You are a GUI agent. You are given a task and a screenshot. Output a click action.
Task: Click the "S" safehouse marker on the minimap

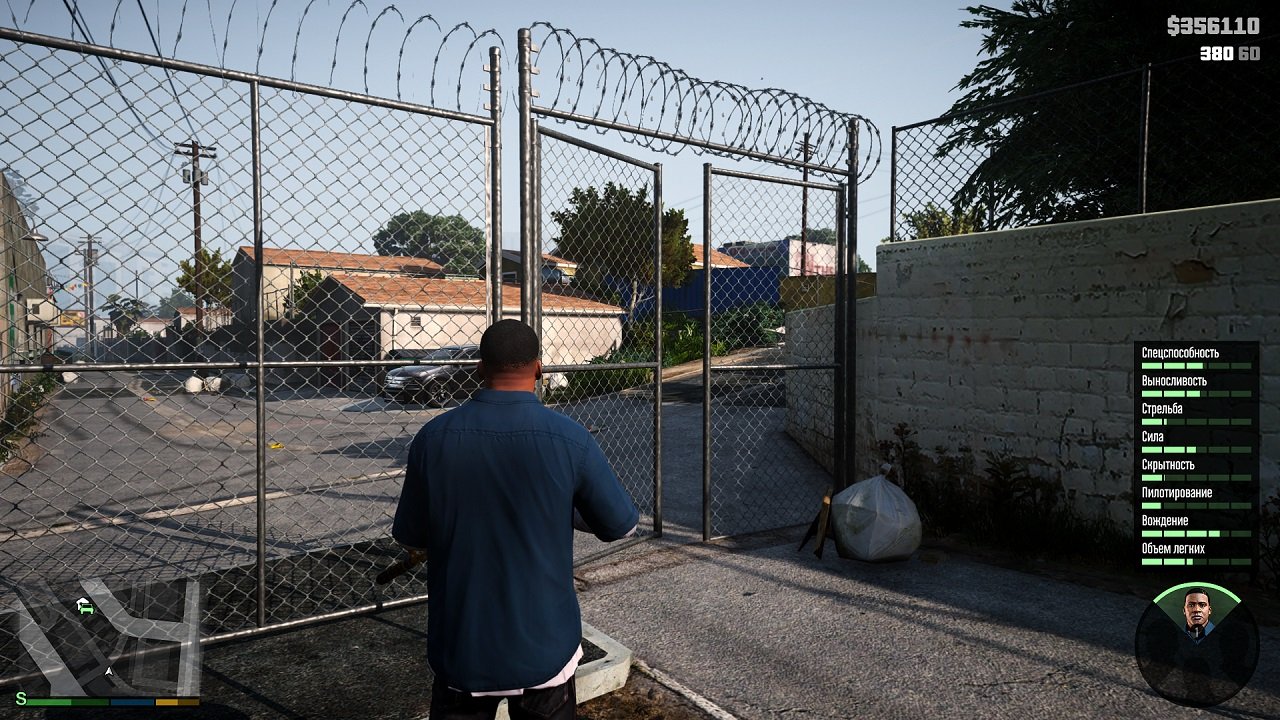[x=21, y=698]
